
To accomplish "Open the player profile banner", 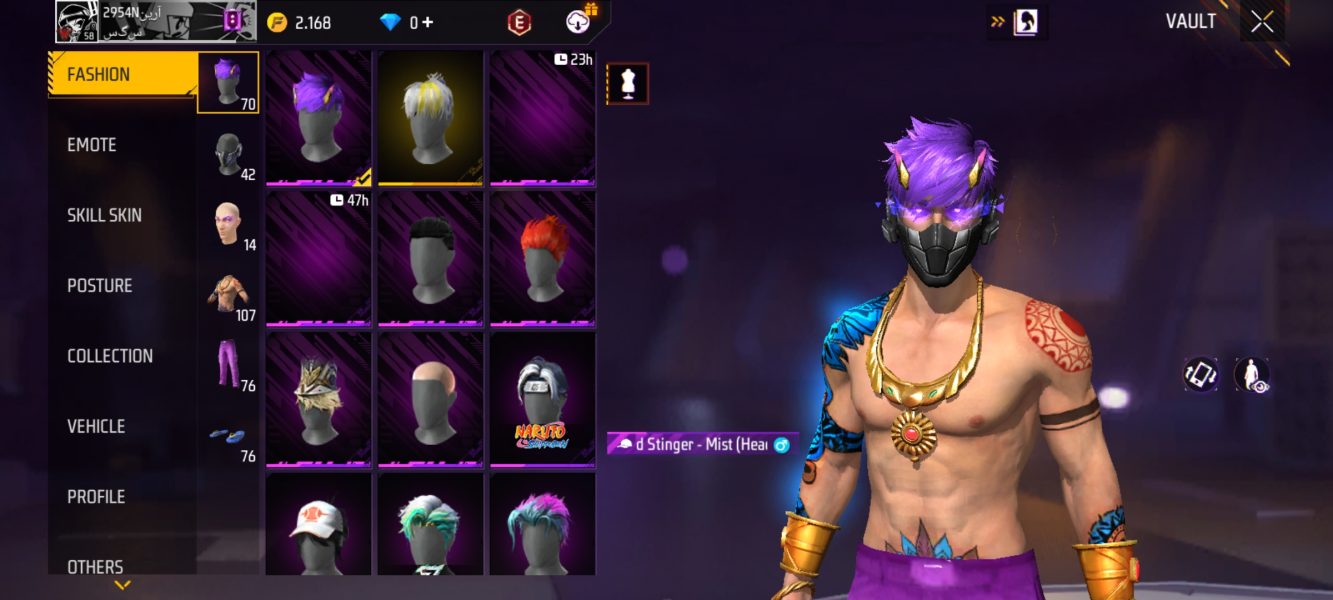I will click(x=151, y=21).
